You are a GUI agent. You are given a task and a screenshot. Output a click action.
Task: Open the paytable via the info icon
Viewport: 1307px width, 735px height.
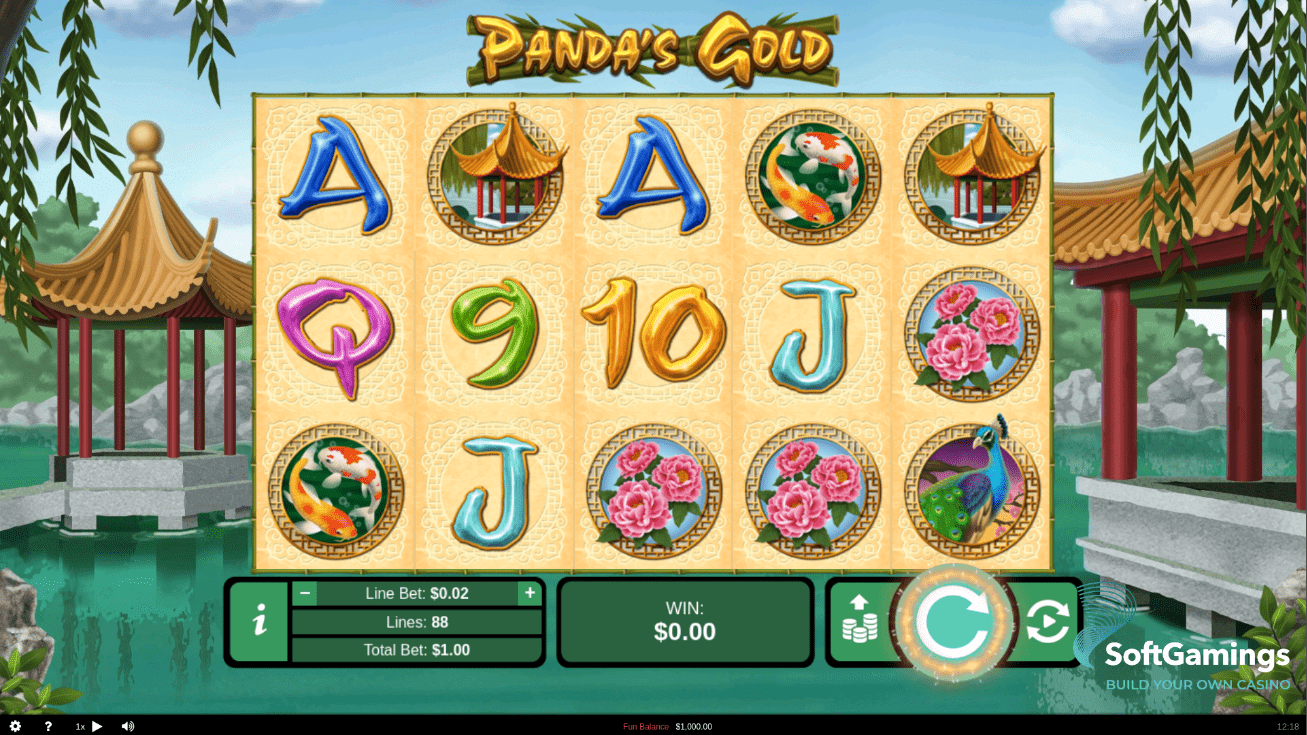(260, 622)
